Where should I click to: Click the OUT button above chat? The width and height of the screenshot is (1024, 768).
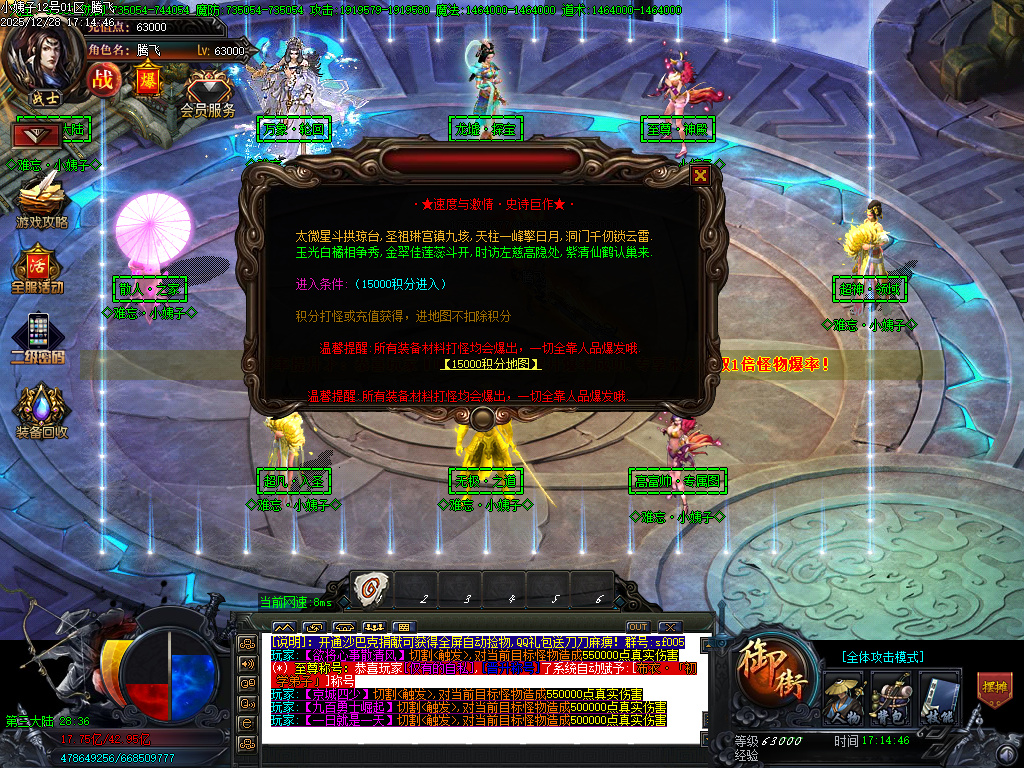tap(637, 627)
